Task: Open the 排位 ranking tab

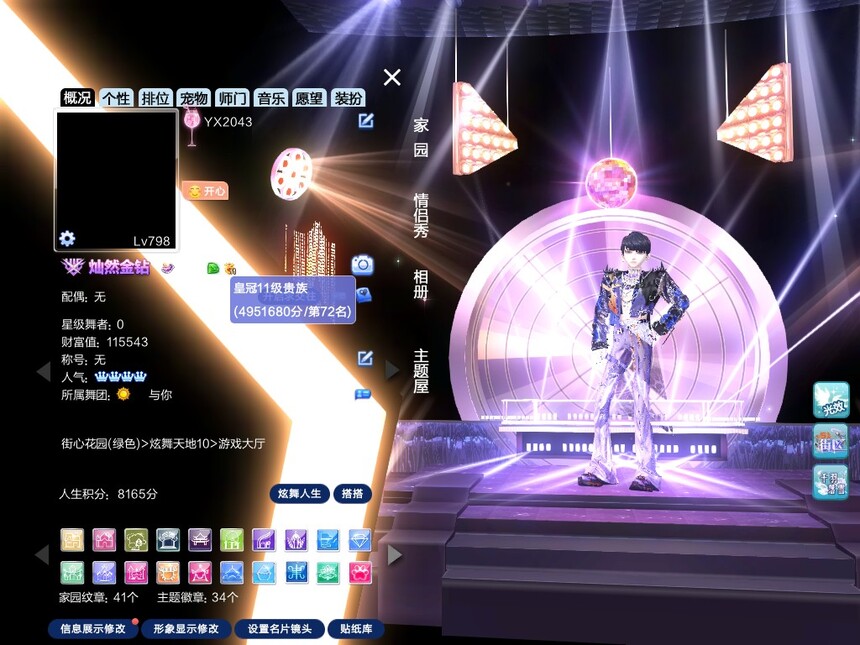Action: click(x=155, y=98)
